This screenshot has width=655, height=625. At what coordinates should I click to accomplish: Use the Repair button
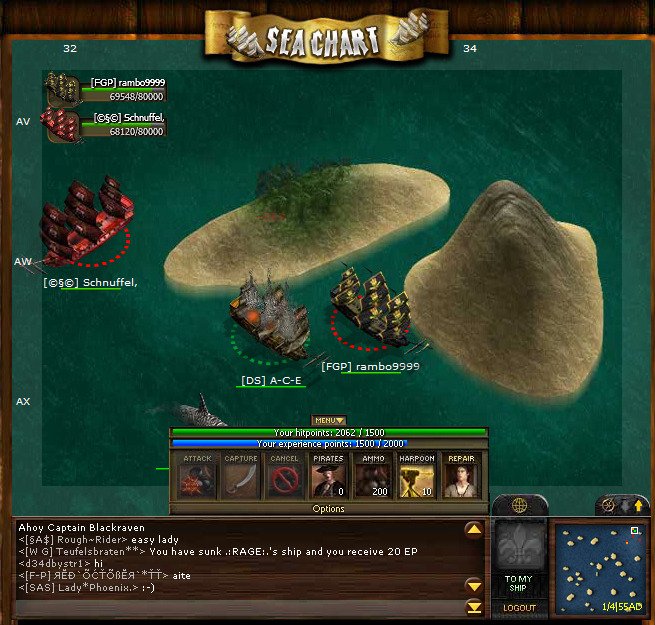461,475
